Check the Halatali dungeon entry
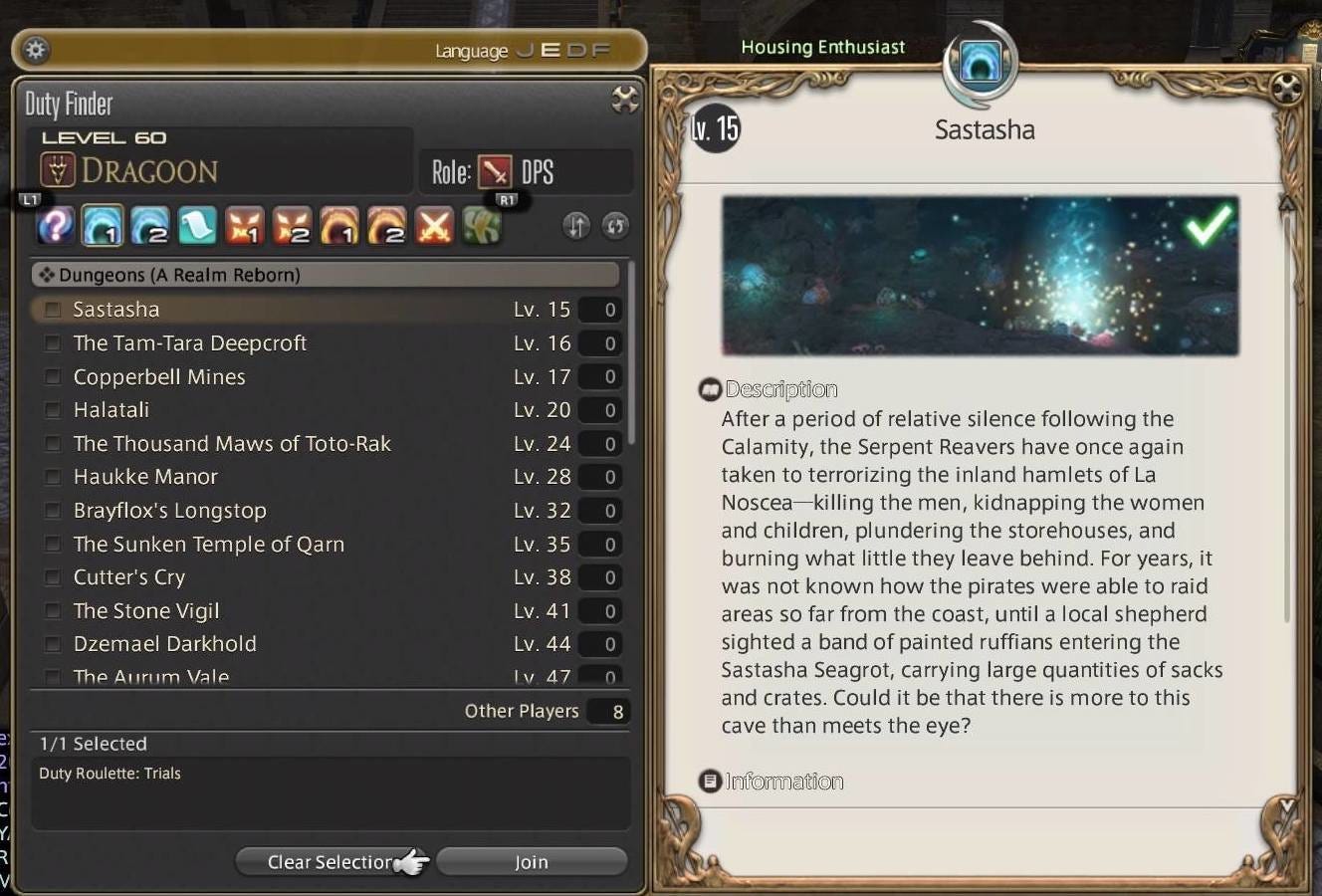The height and width of the screenshot is (896, 1322). coord(53,410)
